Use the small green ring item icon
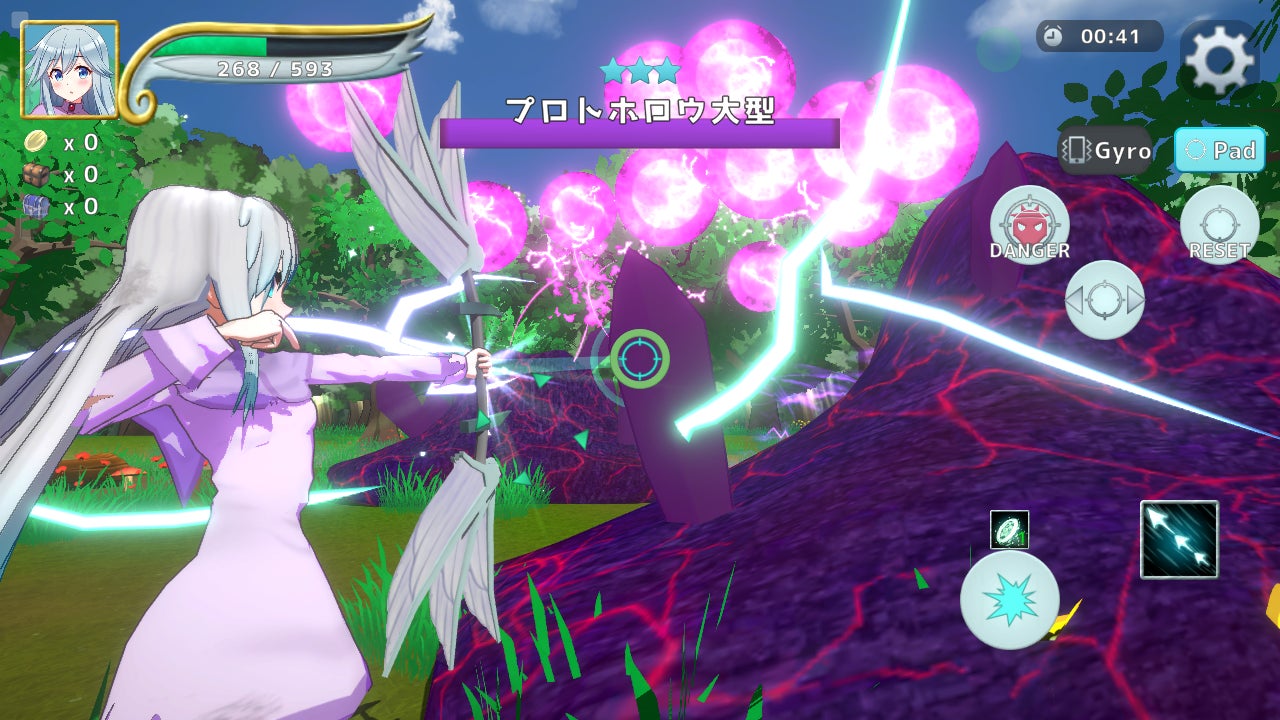The height and width of the screenshot is (720, 1280). click(x=1009, y=530)
